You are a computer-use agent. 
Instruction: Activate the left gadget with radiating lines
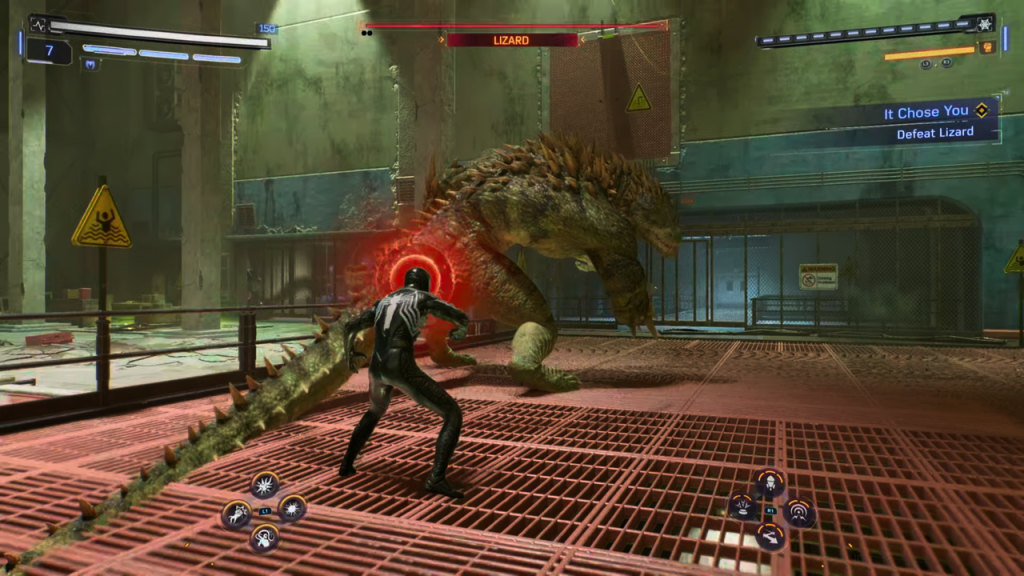click(x=743, y=507)
